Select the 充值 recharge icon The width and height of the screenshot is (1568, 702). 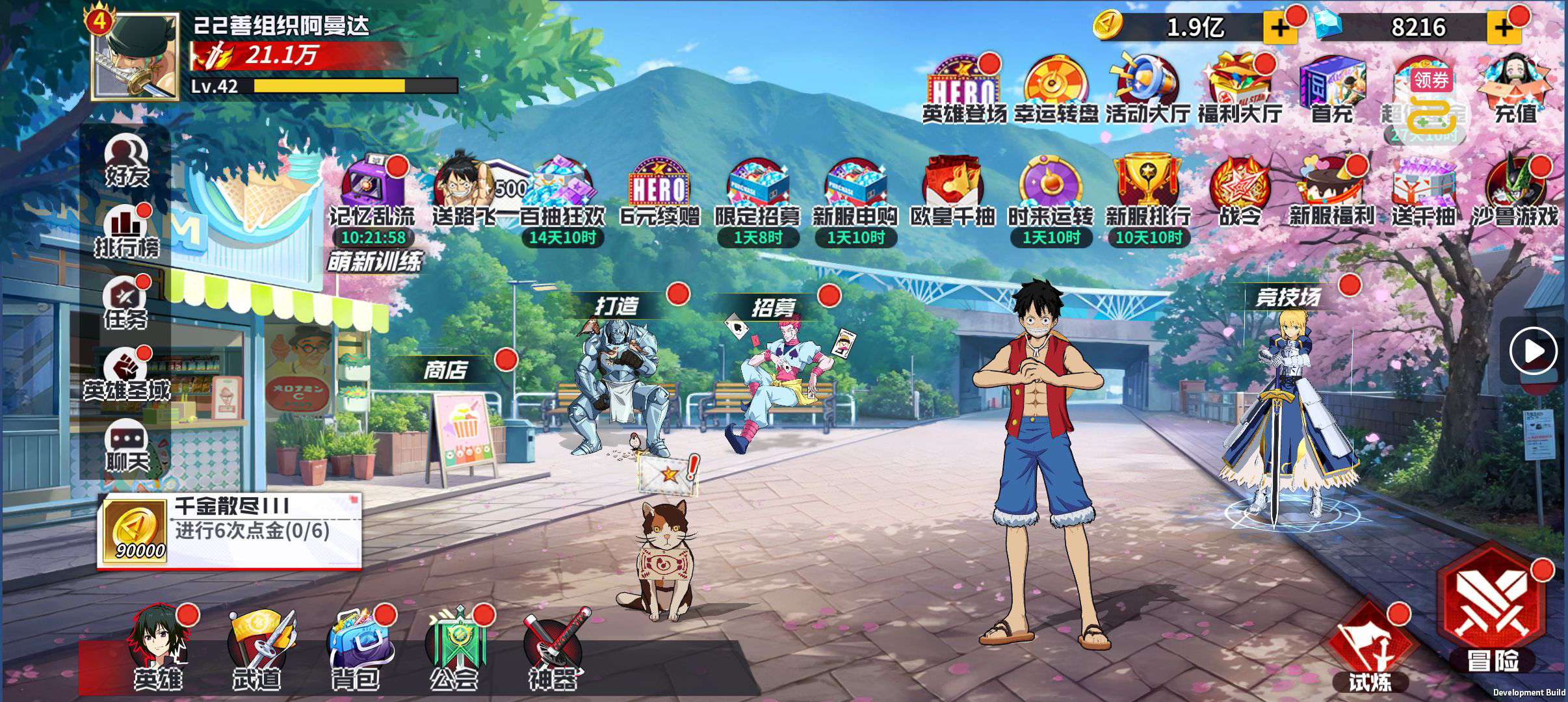point(1515,91)
